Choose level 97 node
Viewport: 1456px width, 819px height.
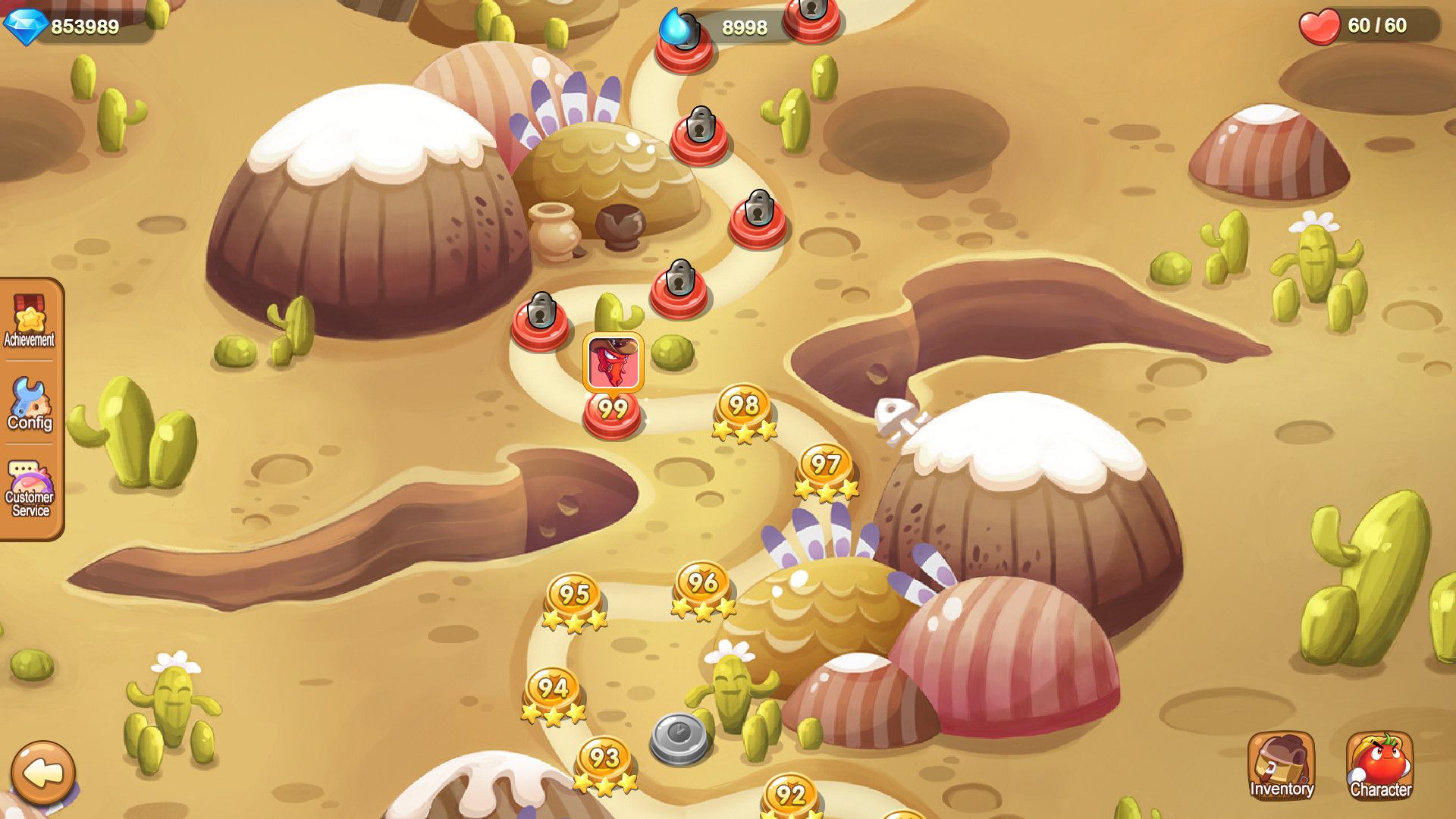[826, 466]
